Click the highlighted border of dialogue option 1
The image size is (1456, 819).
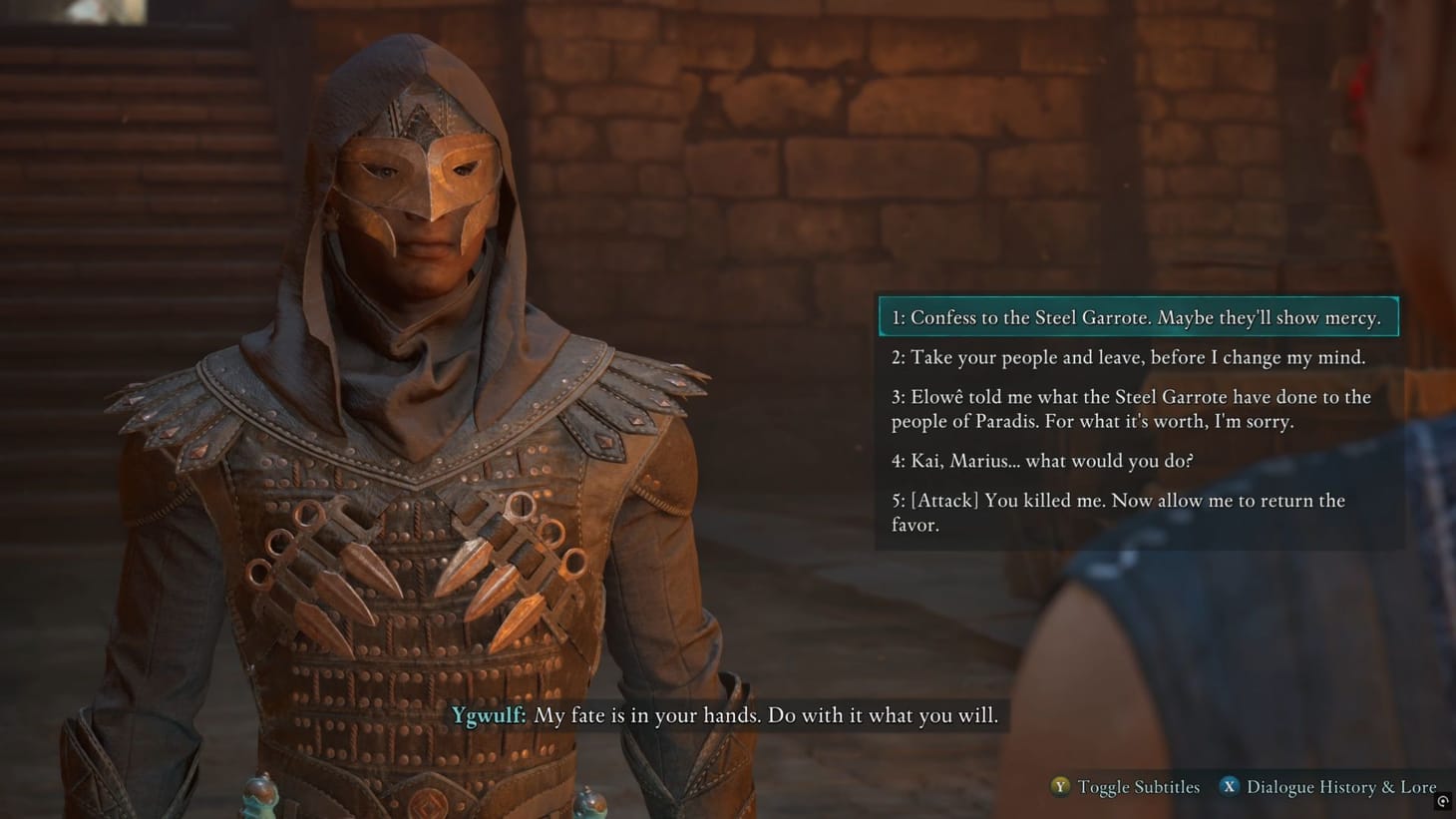(x=1138, y=300)
